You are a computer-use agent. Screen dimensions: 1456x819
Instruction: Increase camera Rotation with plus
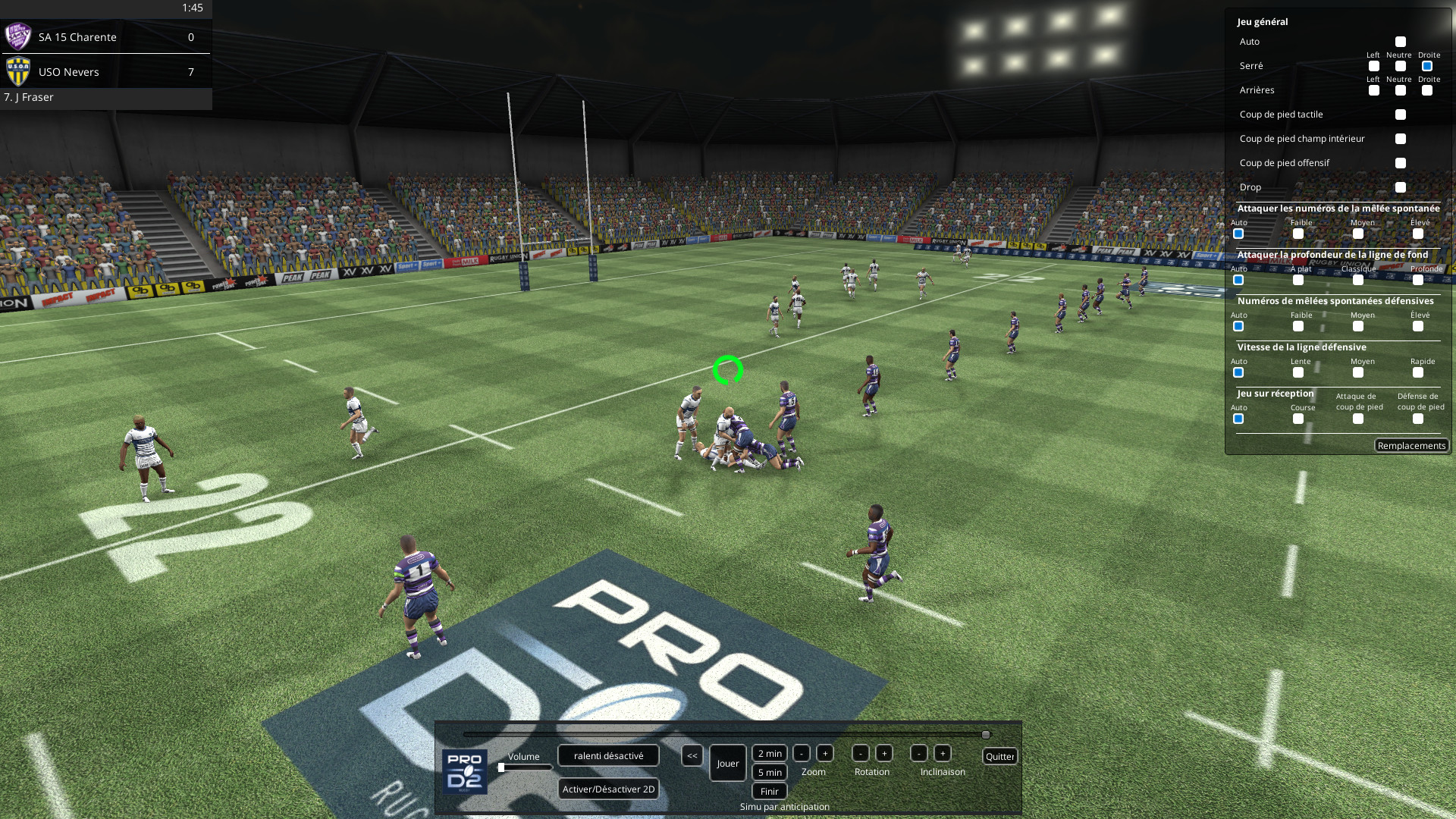click(x=883, y=753)
